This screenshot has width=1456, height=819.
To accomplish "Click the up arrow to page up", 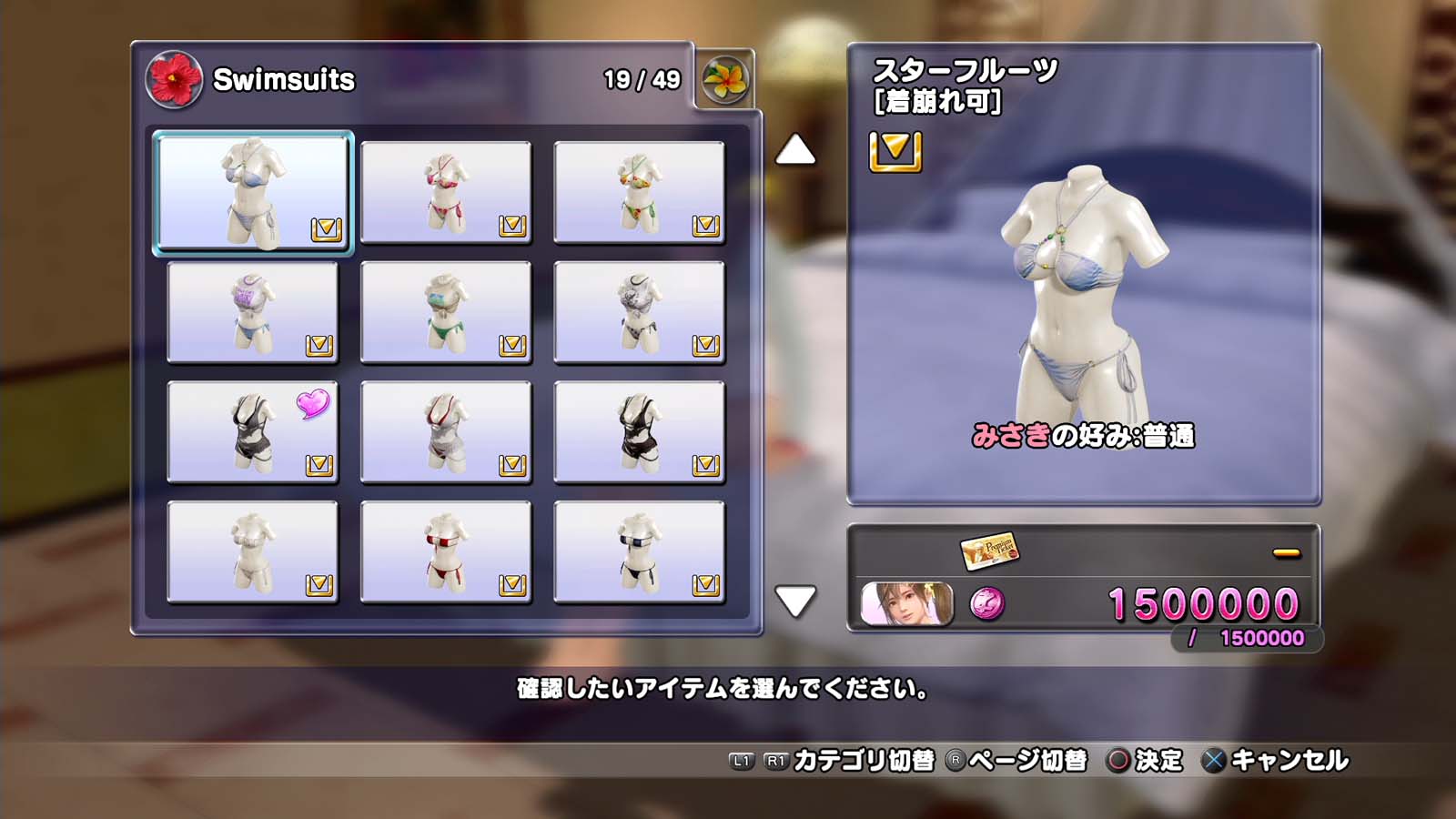I will tap(795, 150).
